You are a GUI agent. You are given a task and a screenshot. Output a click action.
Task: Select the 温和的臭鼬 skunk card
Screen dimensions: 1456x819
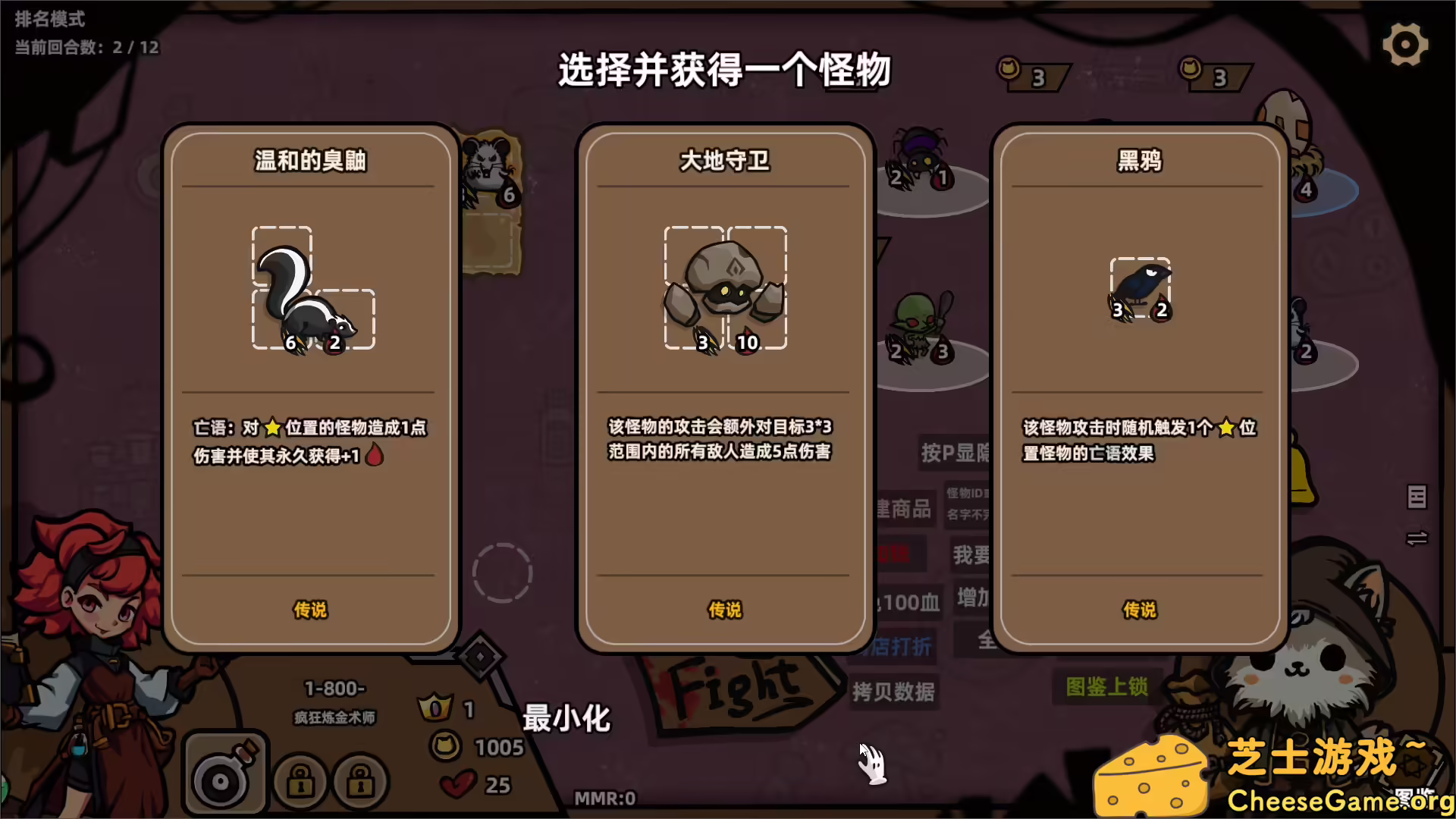click(x=309, y=387)
